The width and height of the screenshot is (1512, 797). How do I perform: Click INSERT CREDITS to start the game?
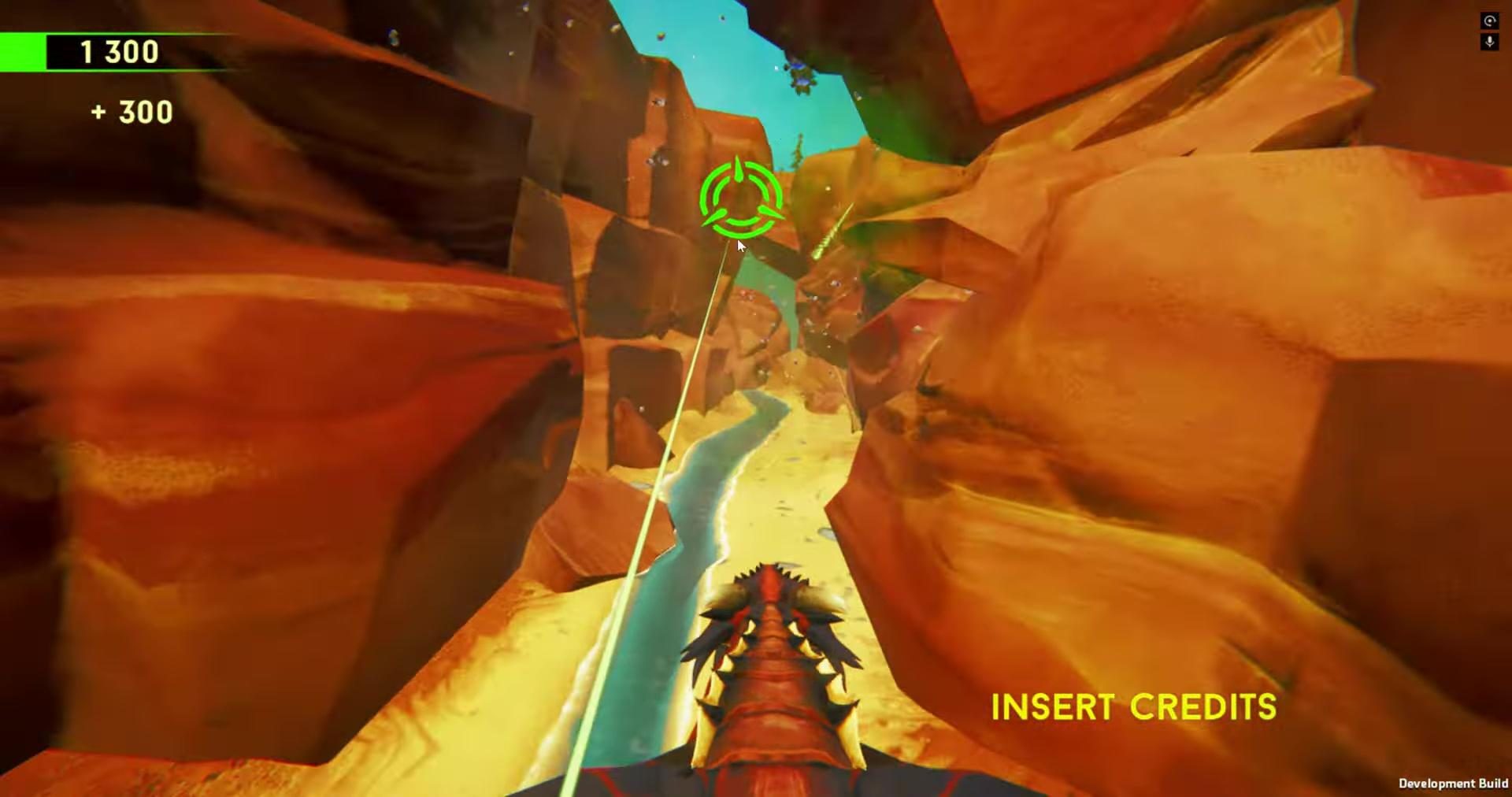(1136, 706)
